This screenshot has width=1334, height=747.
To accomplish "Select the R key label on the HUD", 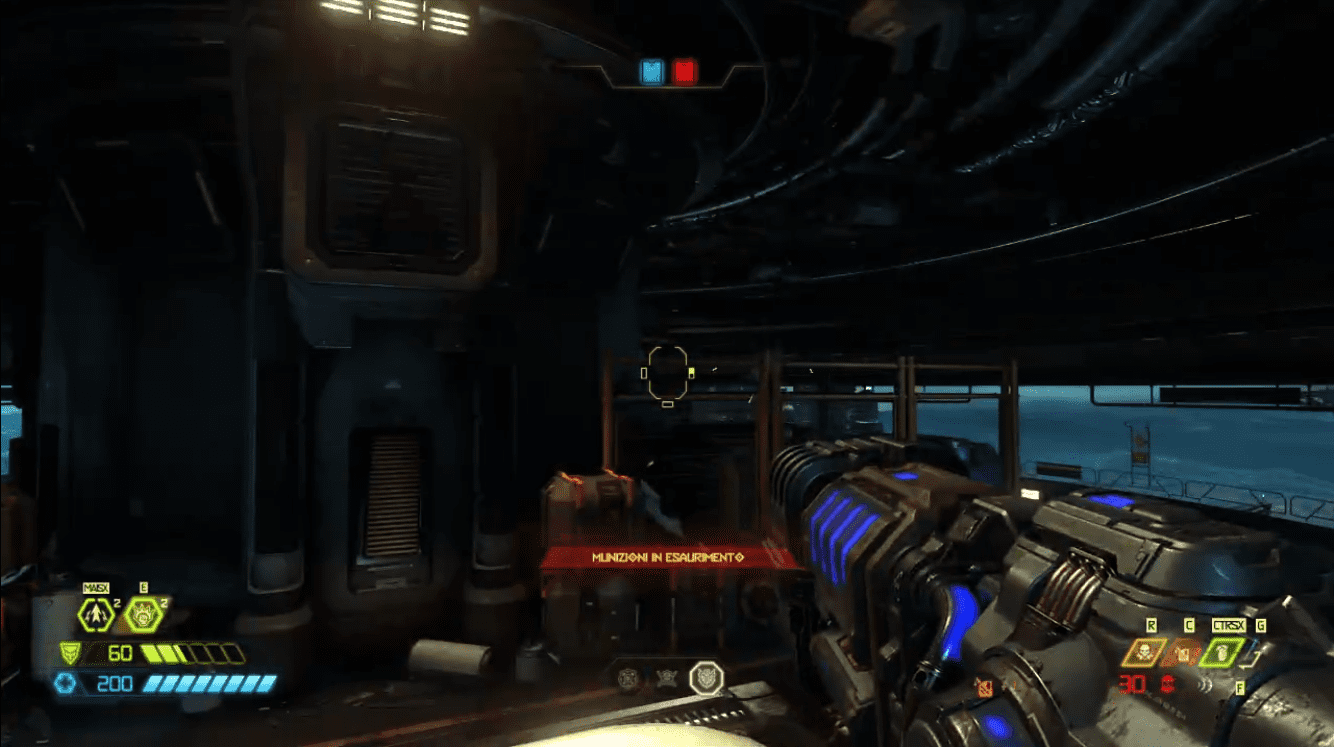I will 1151,625.
